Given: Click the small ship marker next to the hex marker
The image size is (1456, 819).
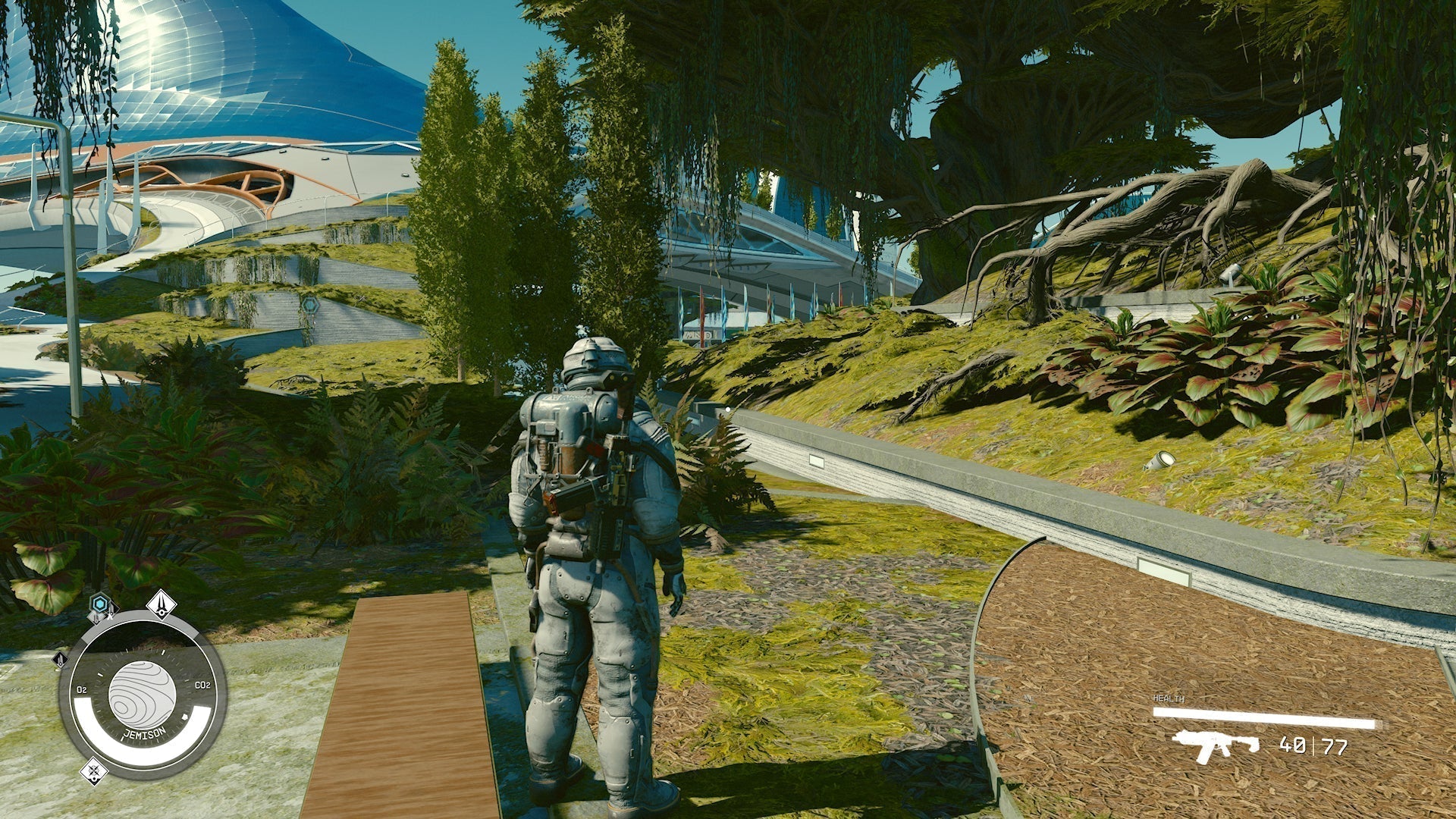Looking at the screenshot, I should [x=111, y=612].
